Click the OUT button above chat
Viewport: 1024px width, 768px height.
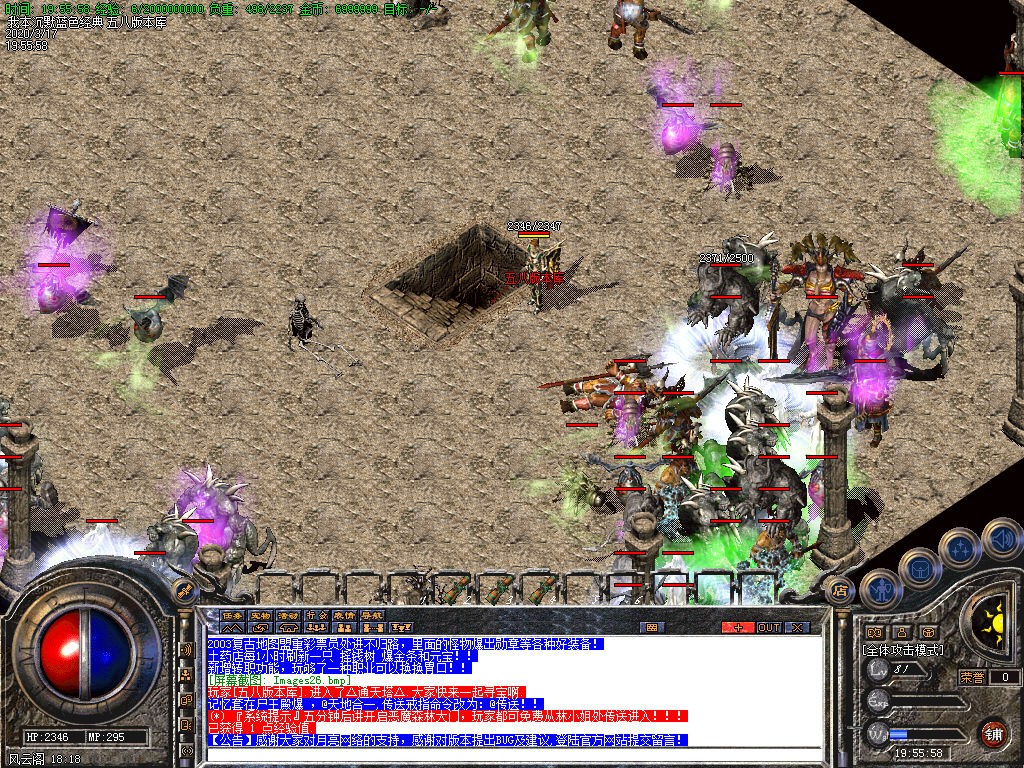768,627
